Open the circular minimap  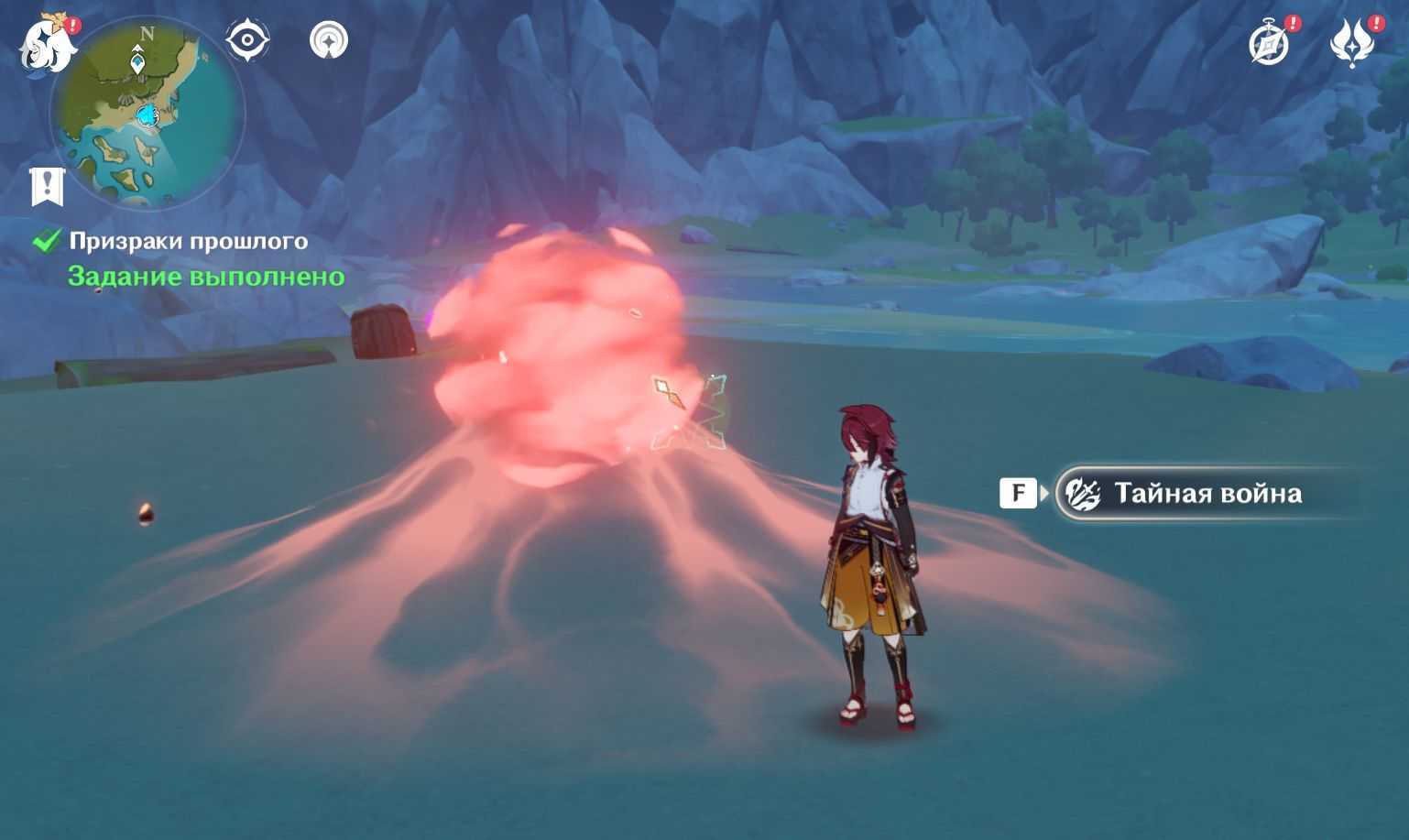(147, 115)
